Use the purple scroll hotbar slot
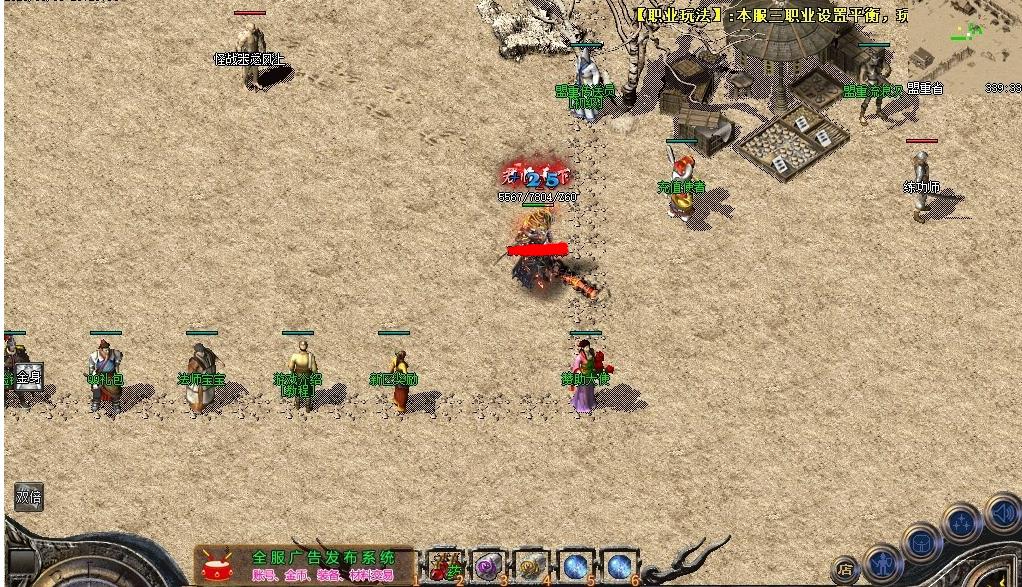The image size is (1022, 587). click(x=489, y=567)
